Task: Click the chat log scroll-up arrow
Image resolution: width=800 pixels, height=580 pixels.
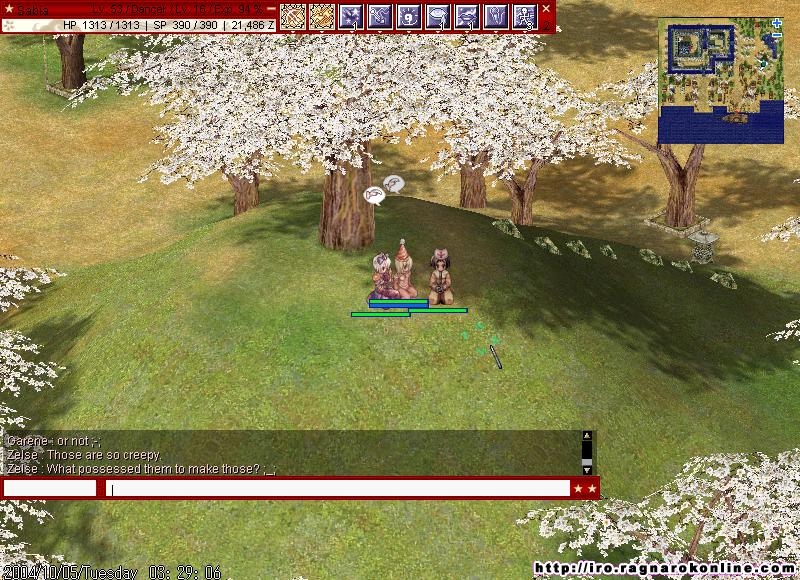Action: [587, 436]
